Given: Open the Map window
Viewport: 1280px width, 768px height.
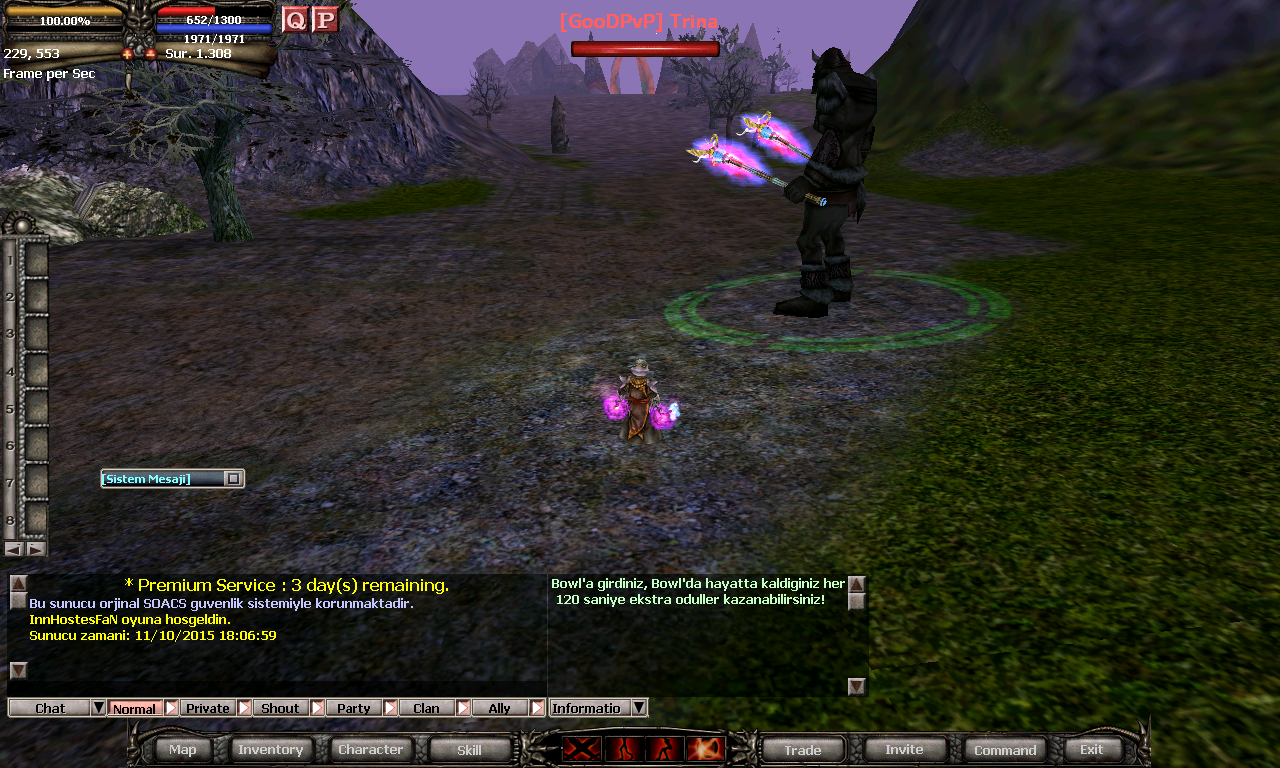Looking at the screenshot, I should 183,749.
